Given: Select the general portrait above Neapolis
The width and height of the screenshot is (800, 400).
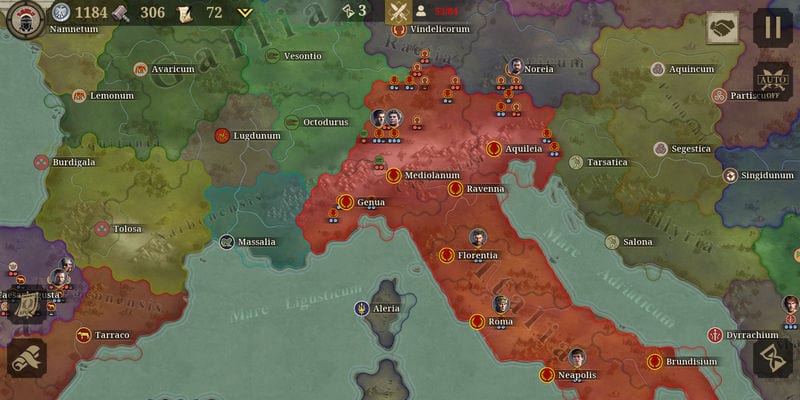Looking at the screenshot, I should point(577,357).
